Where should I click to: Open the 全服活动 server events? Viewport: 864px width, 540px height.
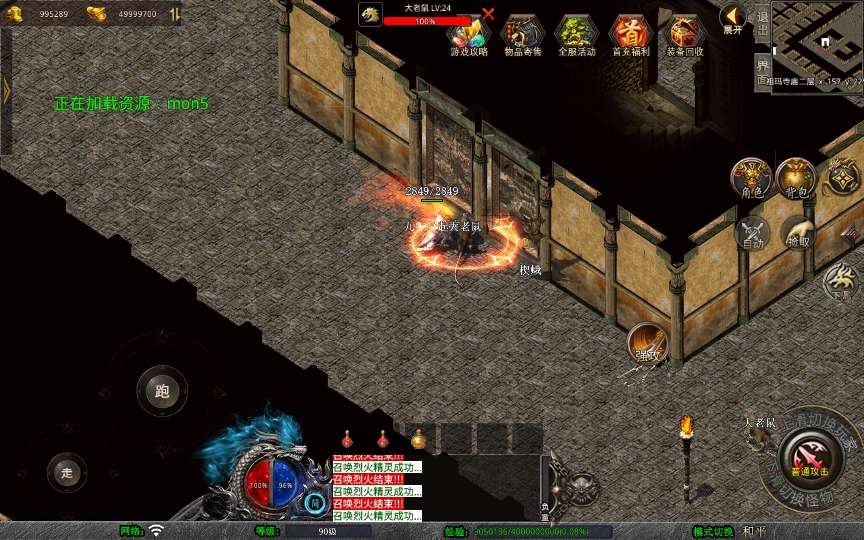click(576, 36)
